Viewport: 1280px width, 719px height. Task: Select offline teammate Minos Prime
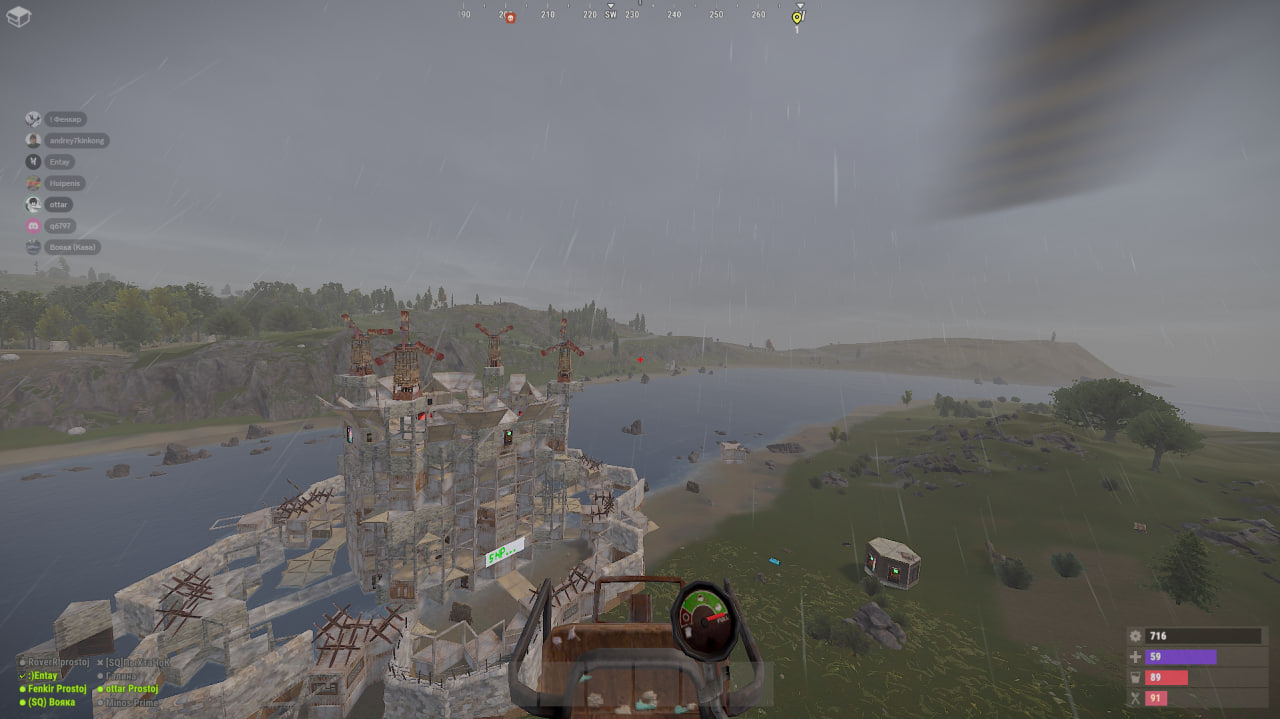click(131, 703)
